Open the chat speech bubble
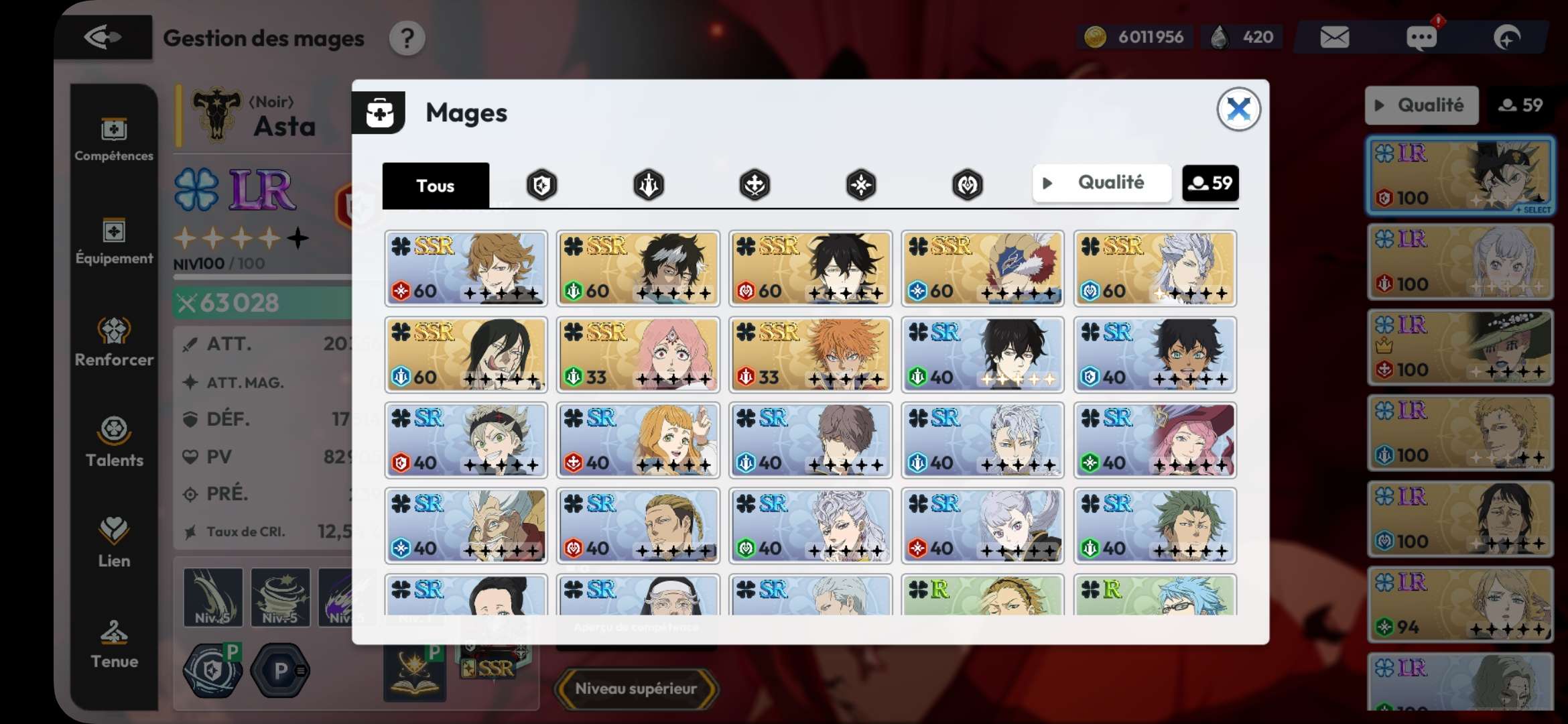This screenshot has height=724, width=1568. (1421, 38)
